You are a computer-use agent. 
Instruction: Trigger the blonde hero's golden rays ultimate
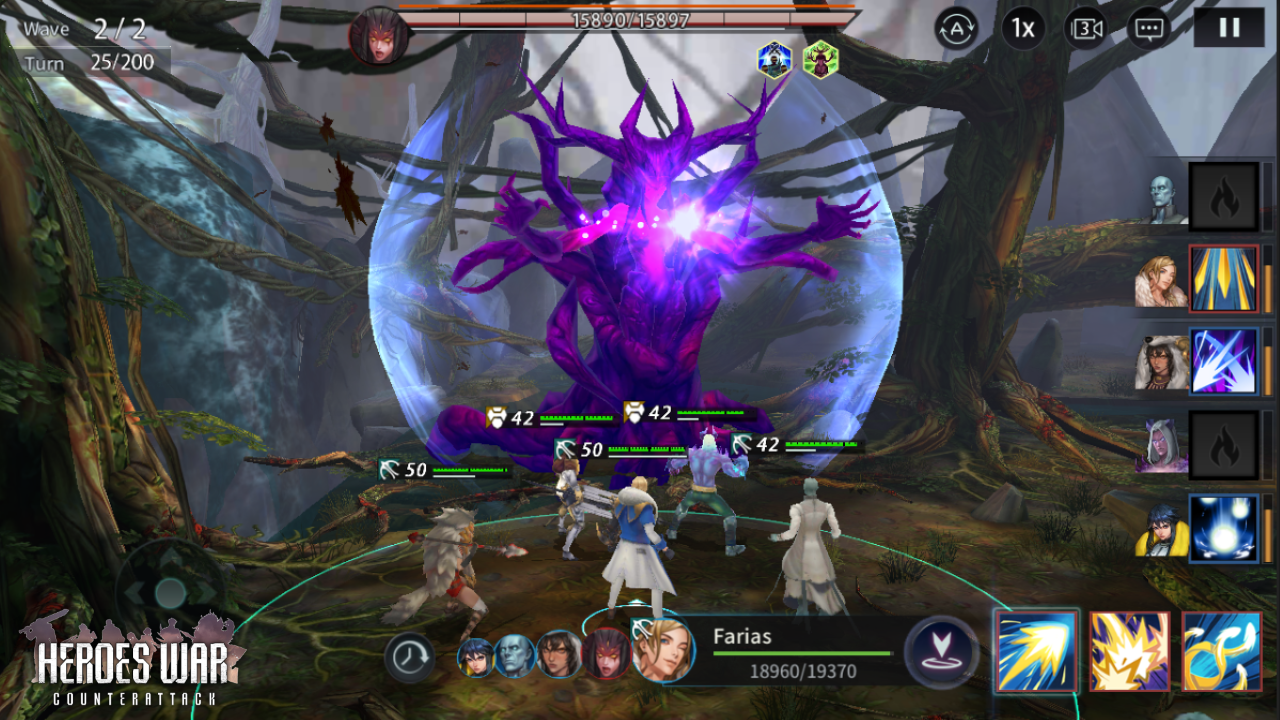[x=1223, y=279]
